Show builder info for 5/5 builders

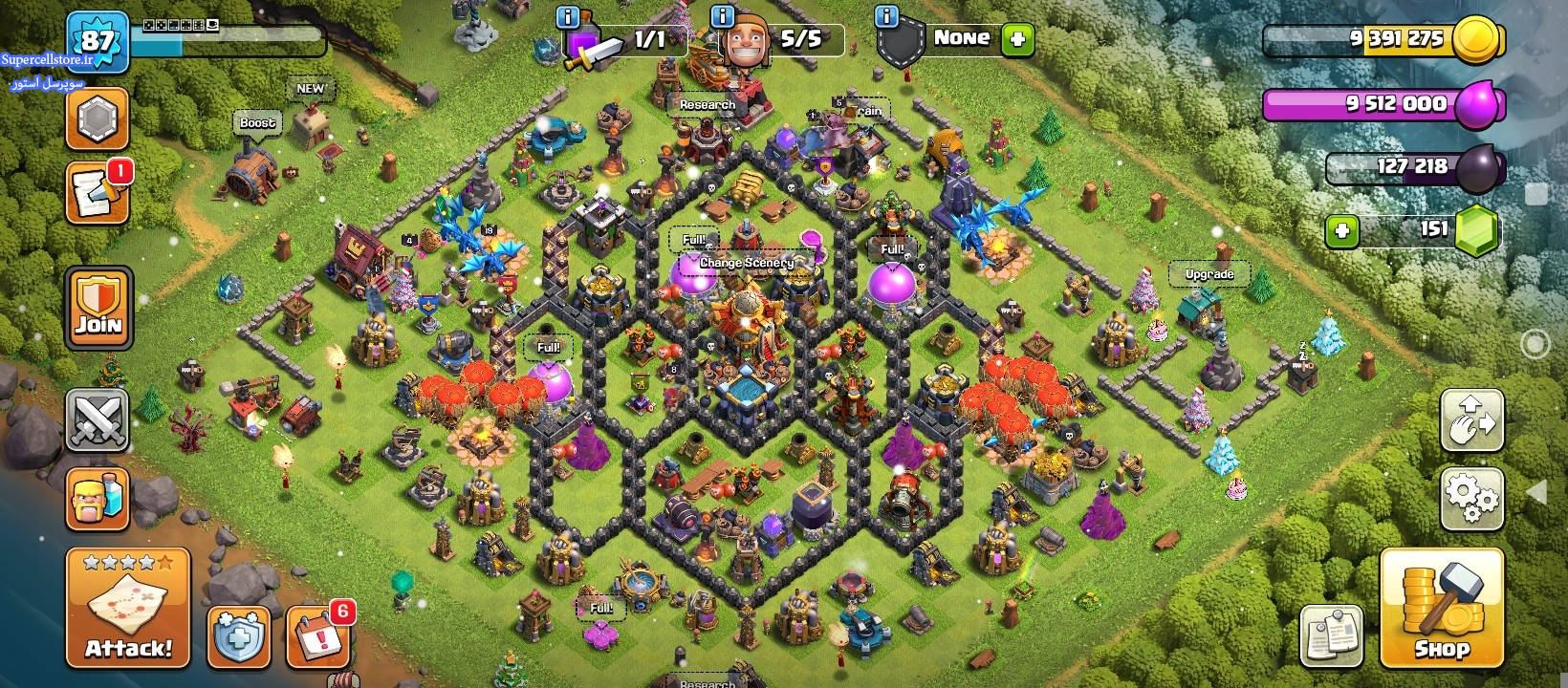[723, 16]
